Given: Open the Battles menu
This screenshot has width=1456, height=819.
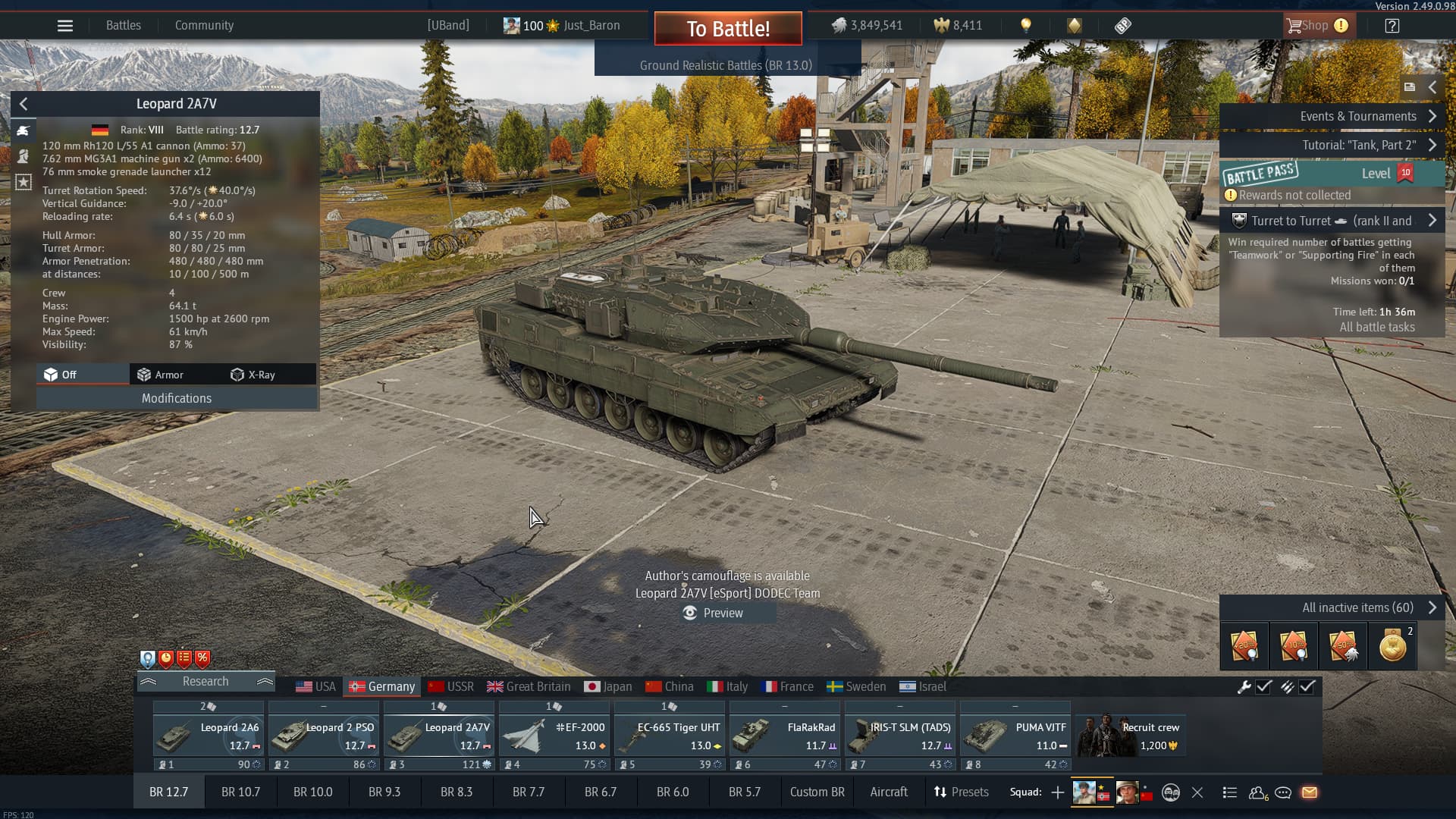Looking at the screenshot, I should 124,26.
